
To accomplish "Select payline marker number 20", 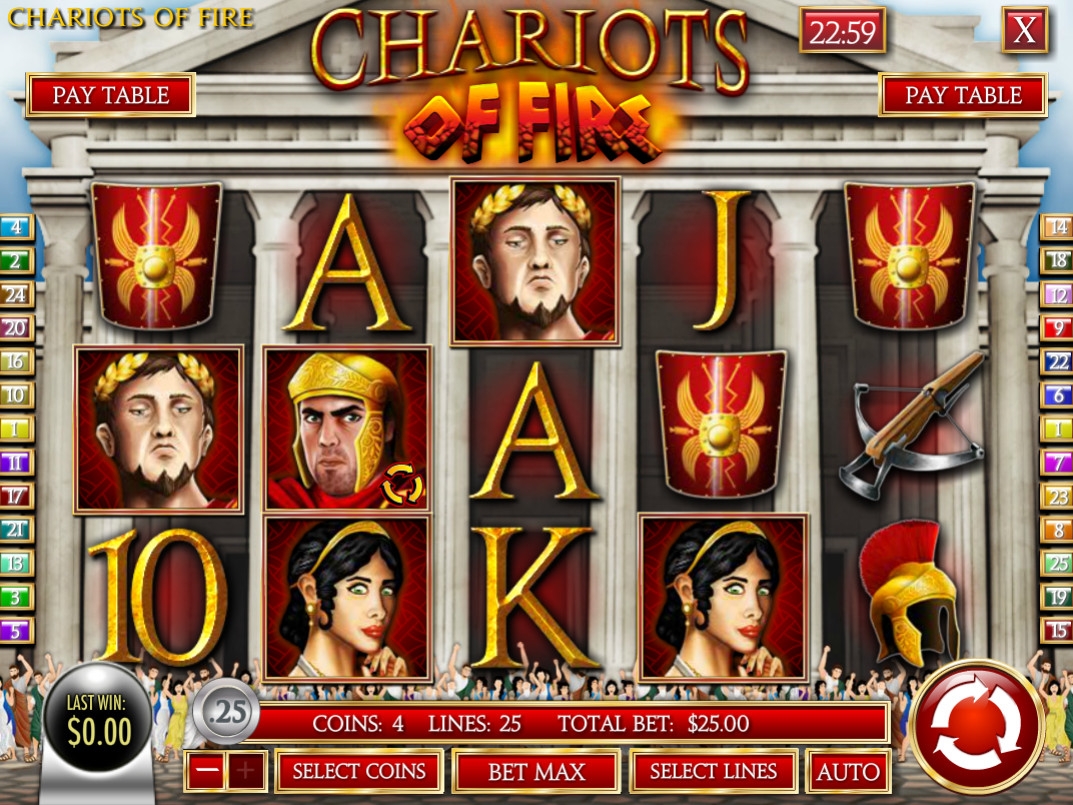I will tap(17, 327).
